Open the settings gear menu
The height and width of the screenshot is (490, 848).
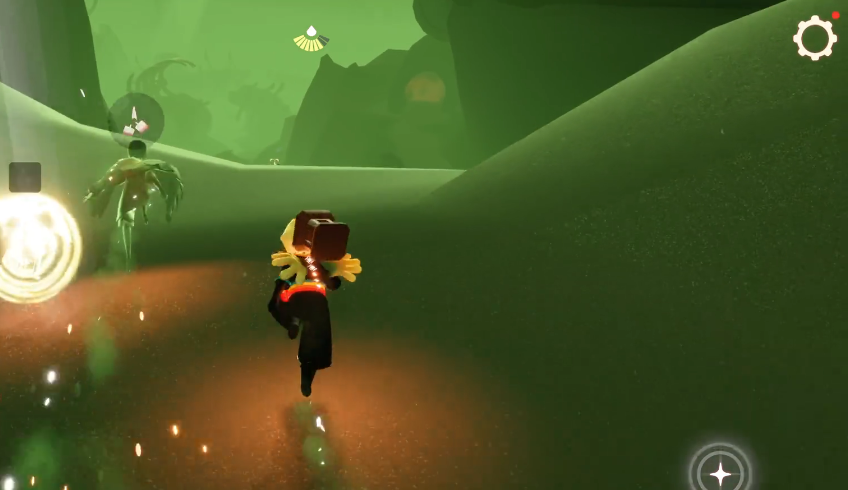tap(814, 38)
